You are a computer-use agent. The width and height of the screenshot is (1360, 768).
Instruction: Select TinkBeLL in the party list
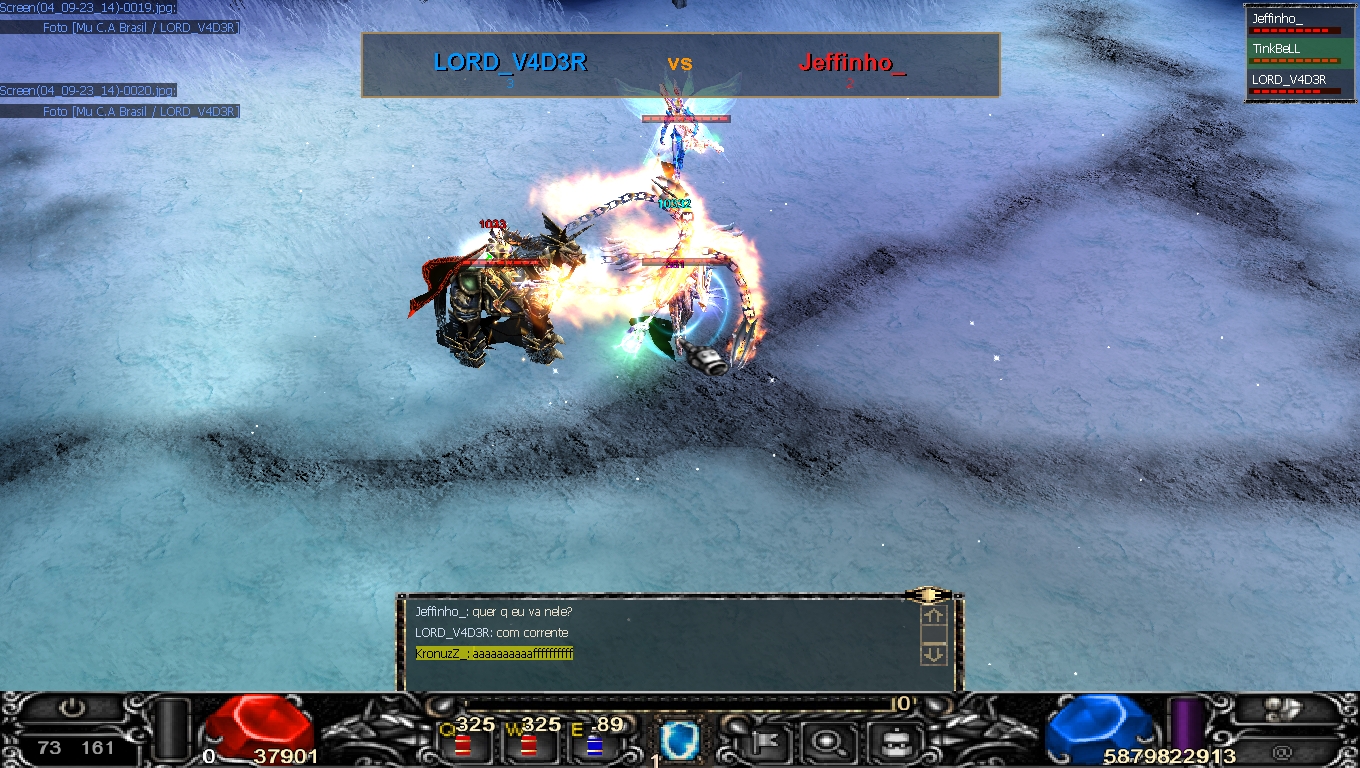1294,52
